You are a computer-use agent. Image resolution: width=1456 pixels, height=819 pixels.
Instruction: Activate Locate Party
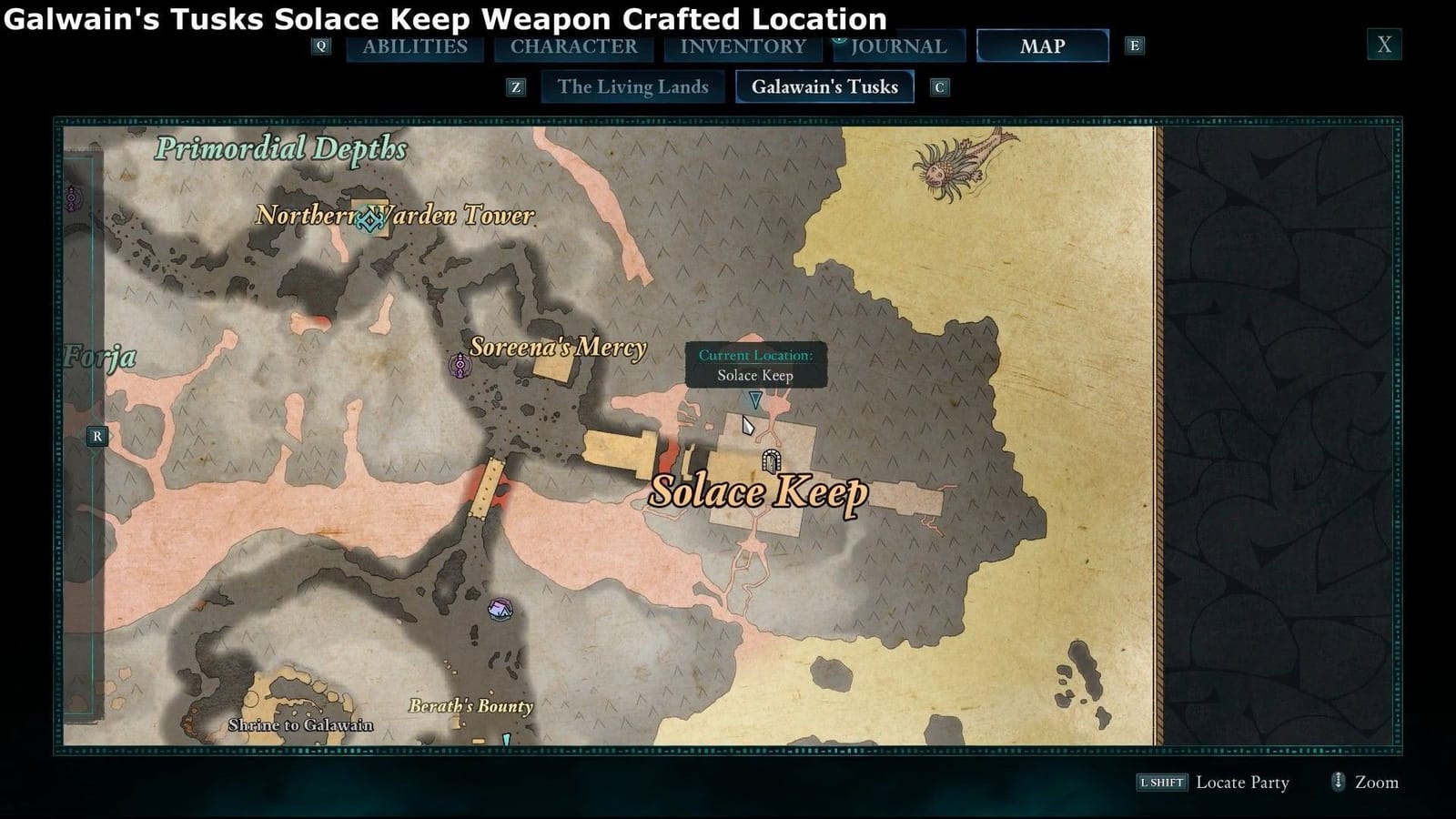(x=1242, y=782)
